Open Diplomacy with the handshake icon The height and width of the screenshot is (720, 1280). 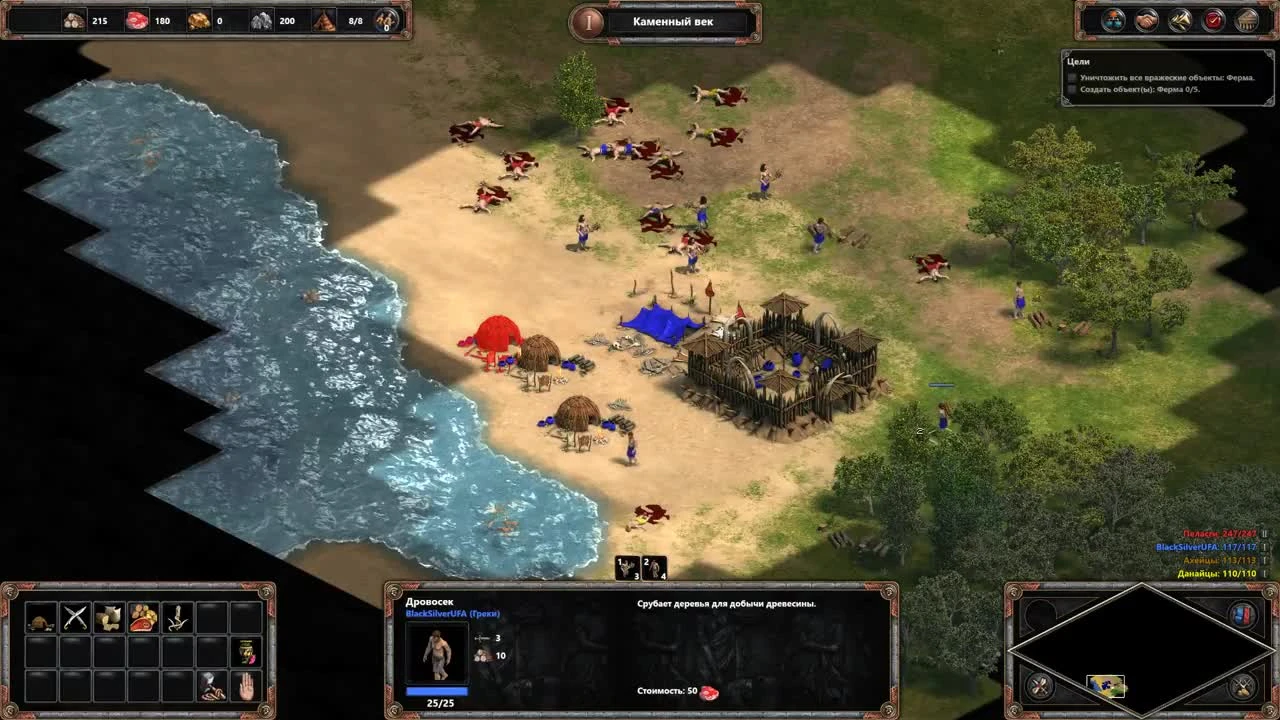click(x=1147, y=18)
